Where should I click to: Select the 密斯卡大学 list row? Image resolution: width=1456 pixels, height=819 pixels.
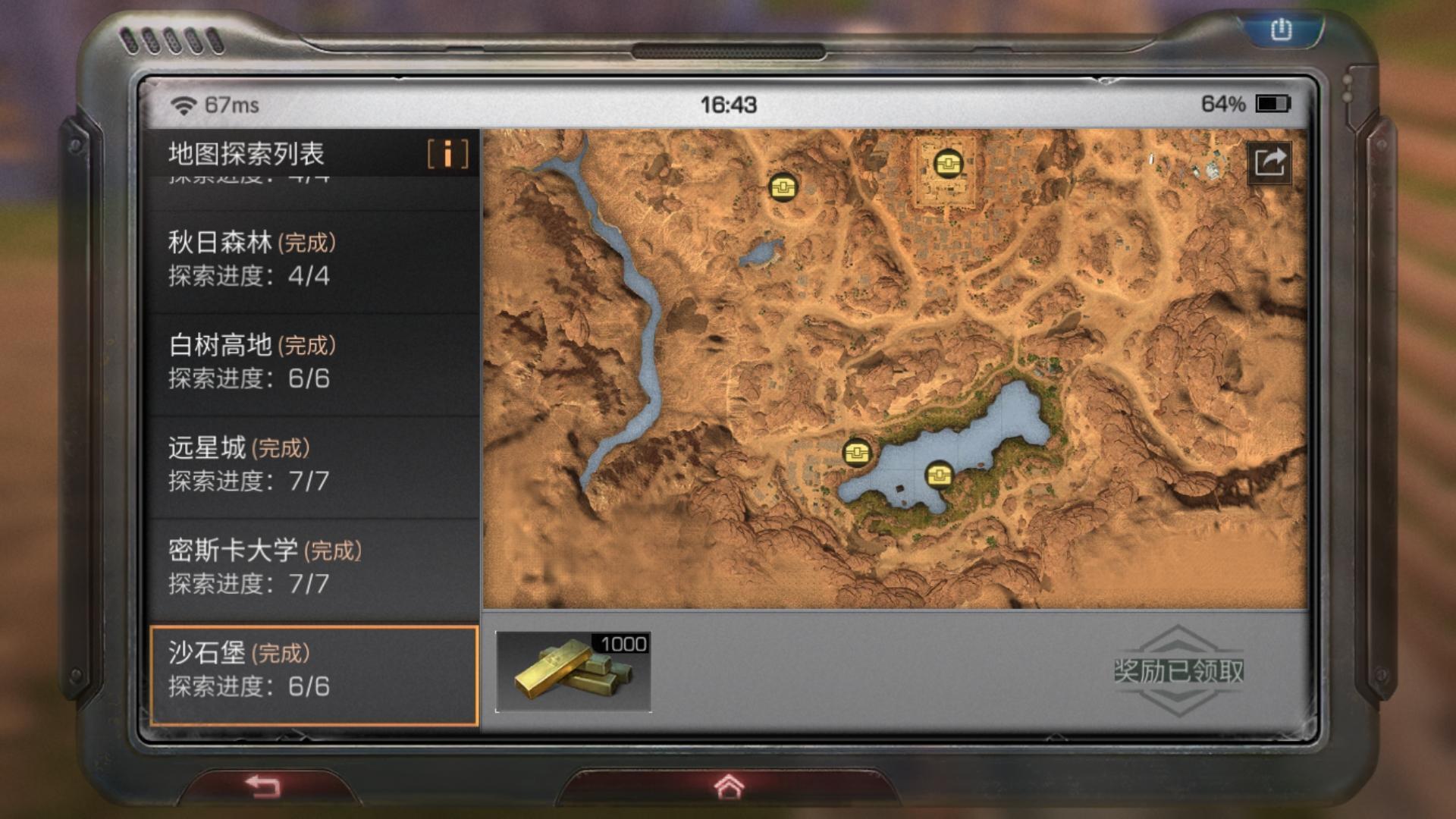[313, 566]
